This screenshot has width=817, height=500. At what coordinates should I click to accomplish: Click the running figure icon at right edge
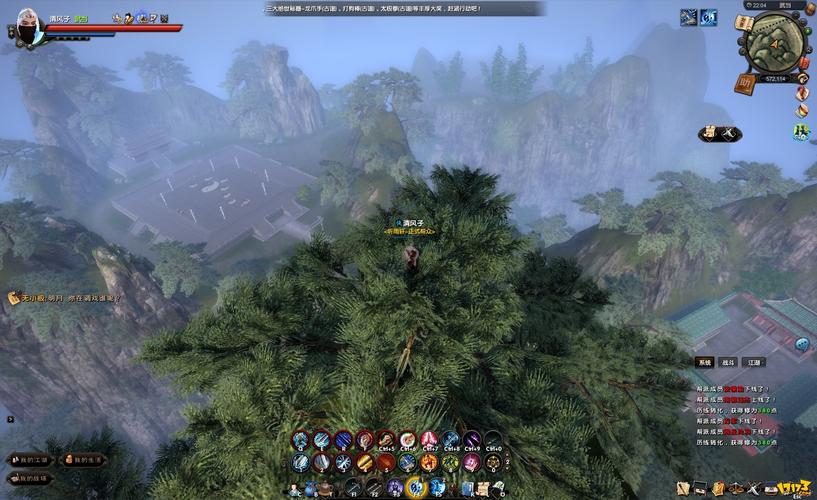pos(801,132)
